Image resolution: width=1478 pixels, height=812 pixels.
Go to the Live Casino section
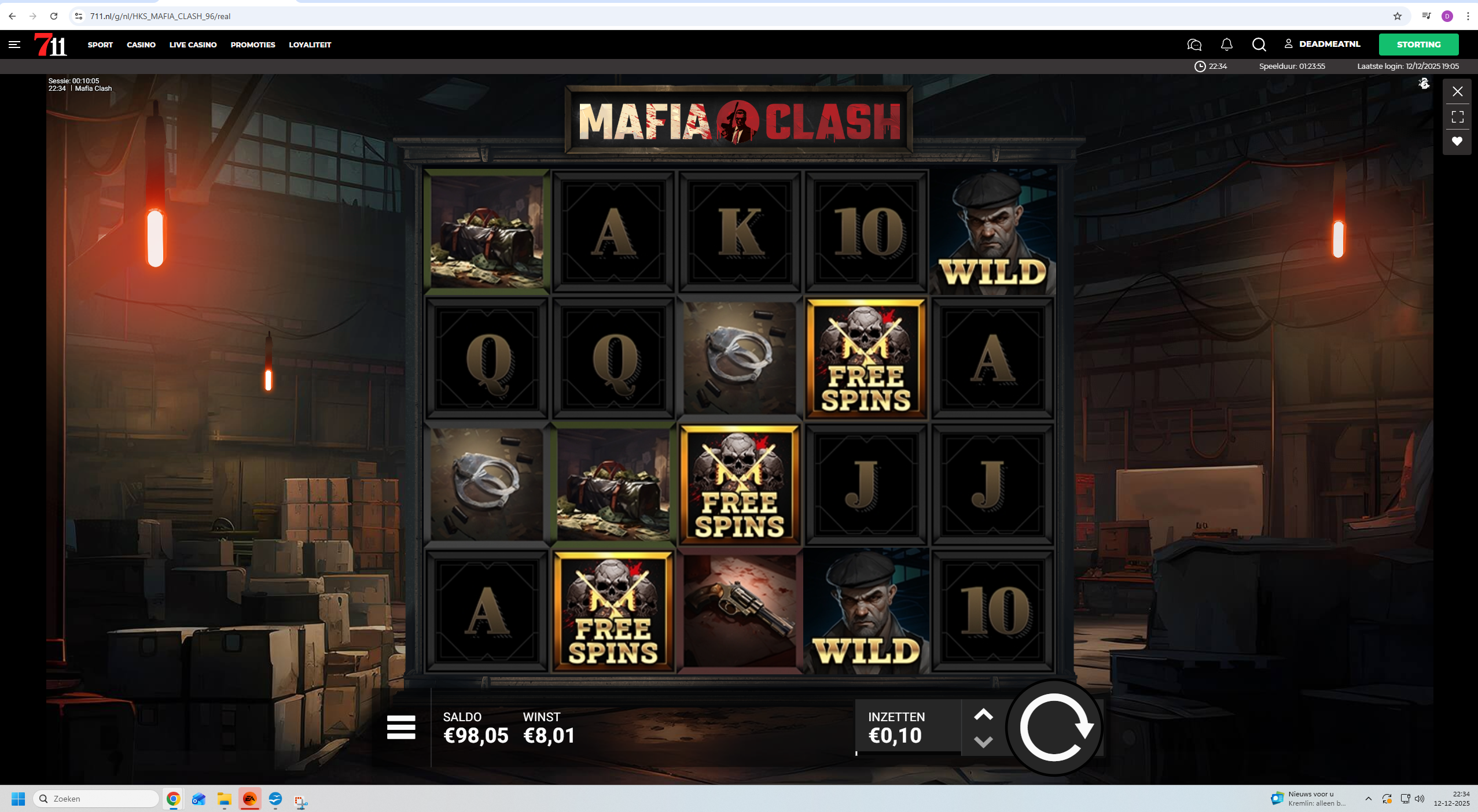pyautogui.click(x=193, y=45)
